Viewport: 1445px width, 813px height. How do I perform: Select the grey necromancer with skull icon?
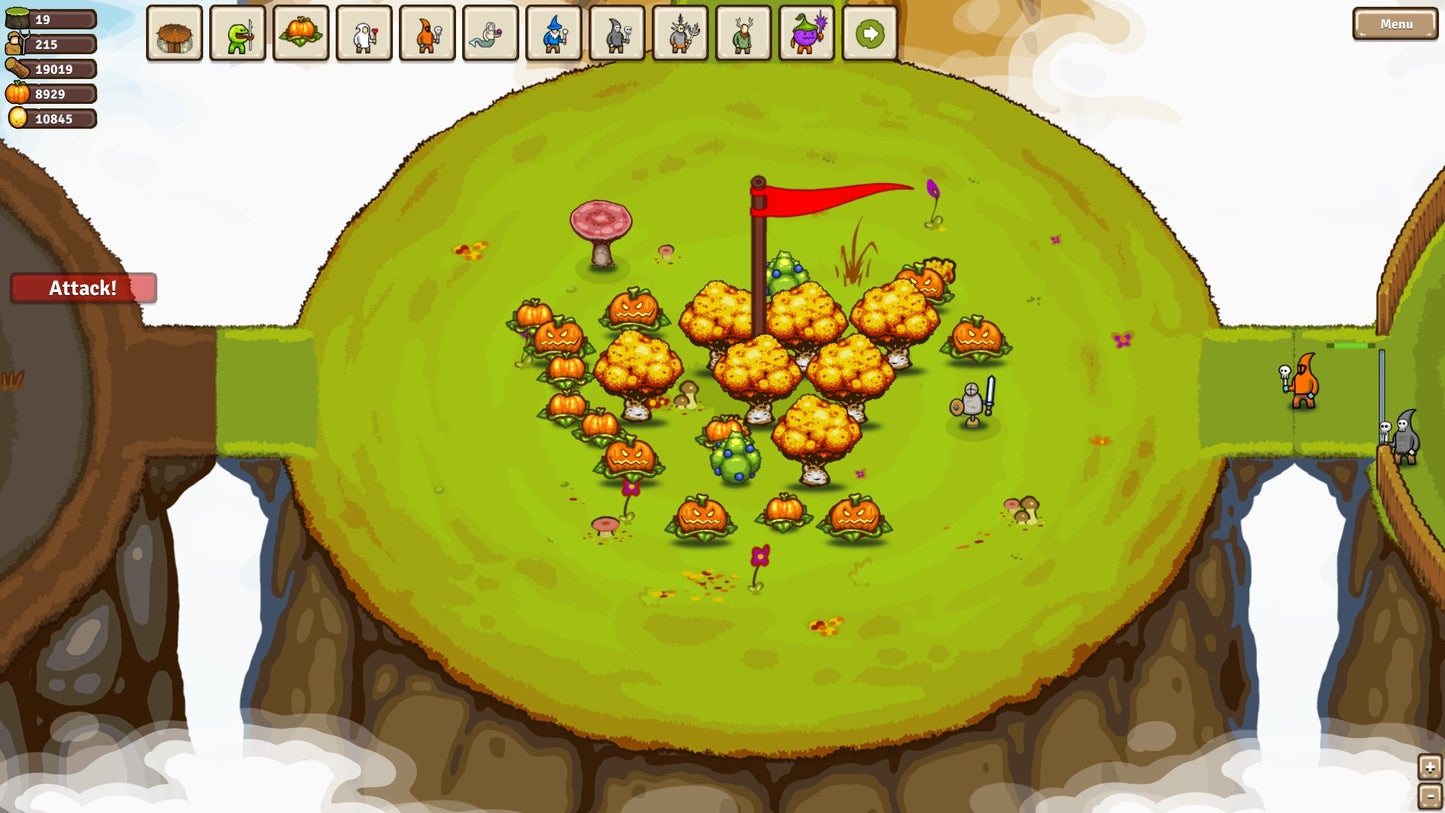pyautogui.click(x=617, y=33)
